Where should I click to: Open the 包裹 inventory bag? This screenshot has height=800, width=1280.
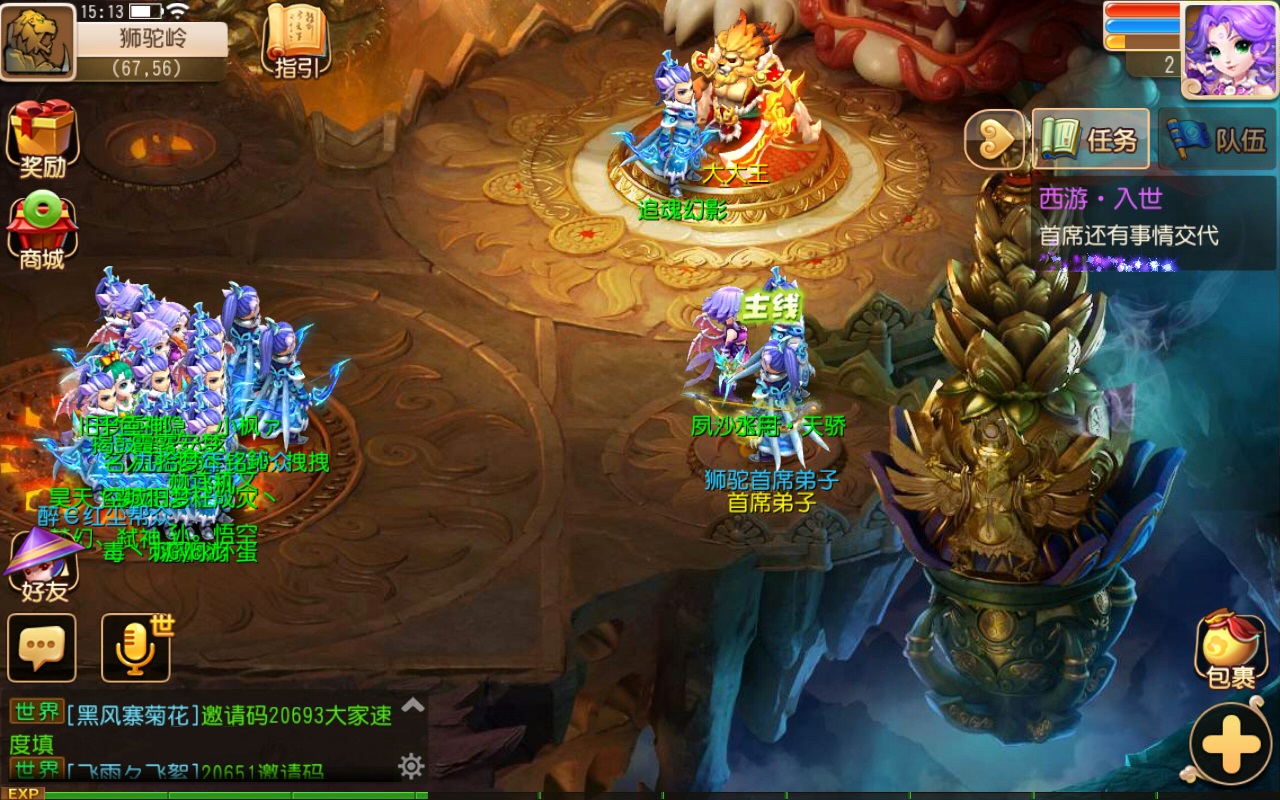(1231, 650)
